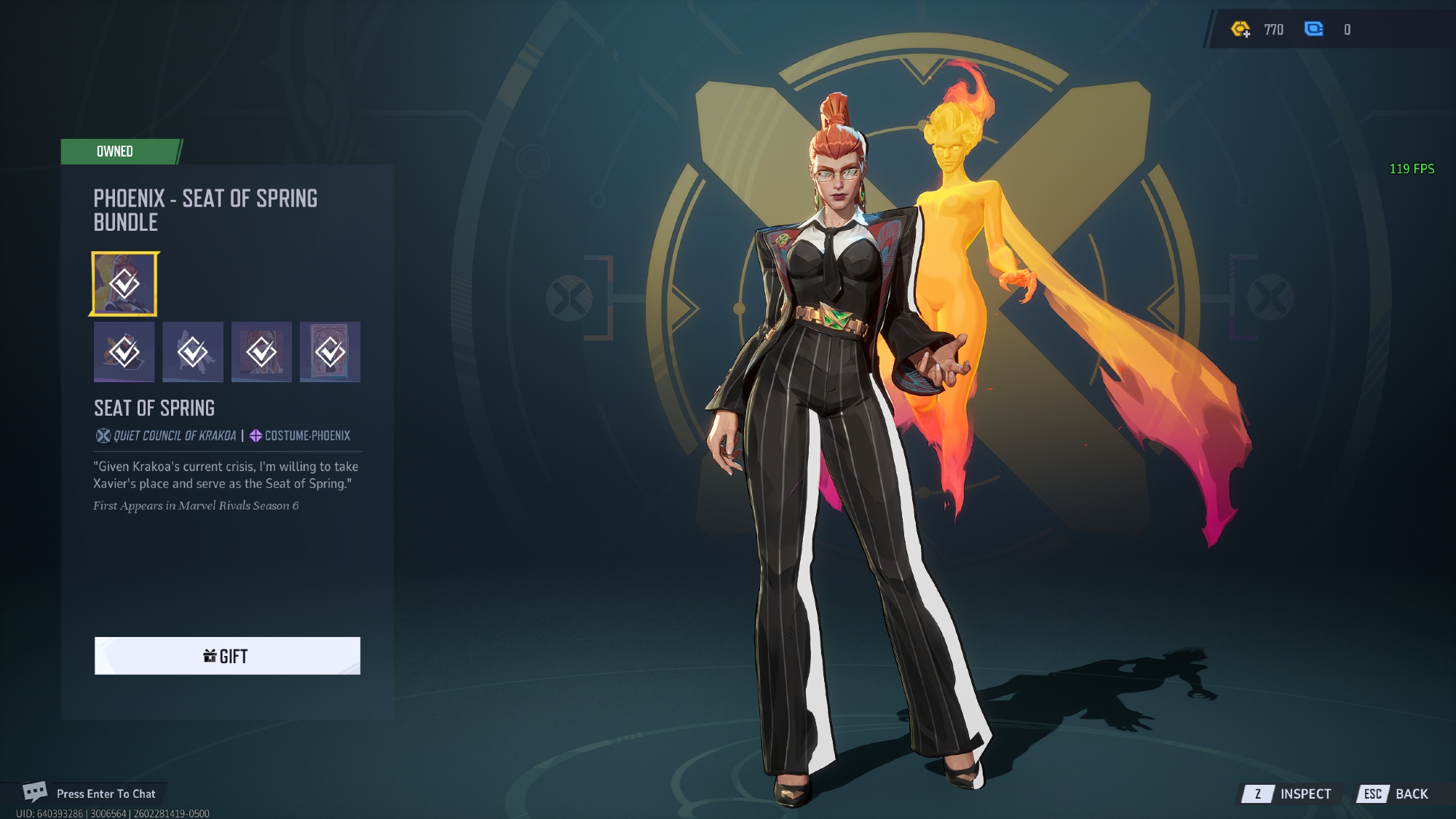
Task: Gift the Seat of Spring bundle
Action: click(x=226, y=656)
